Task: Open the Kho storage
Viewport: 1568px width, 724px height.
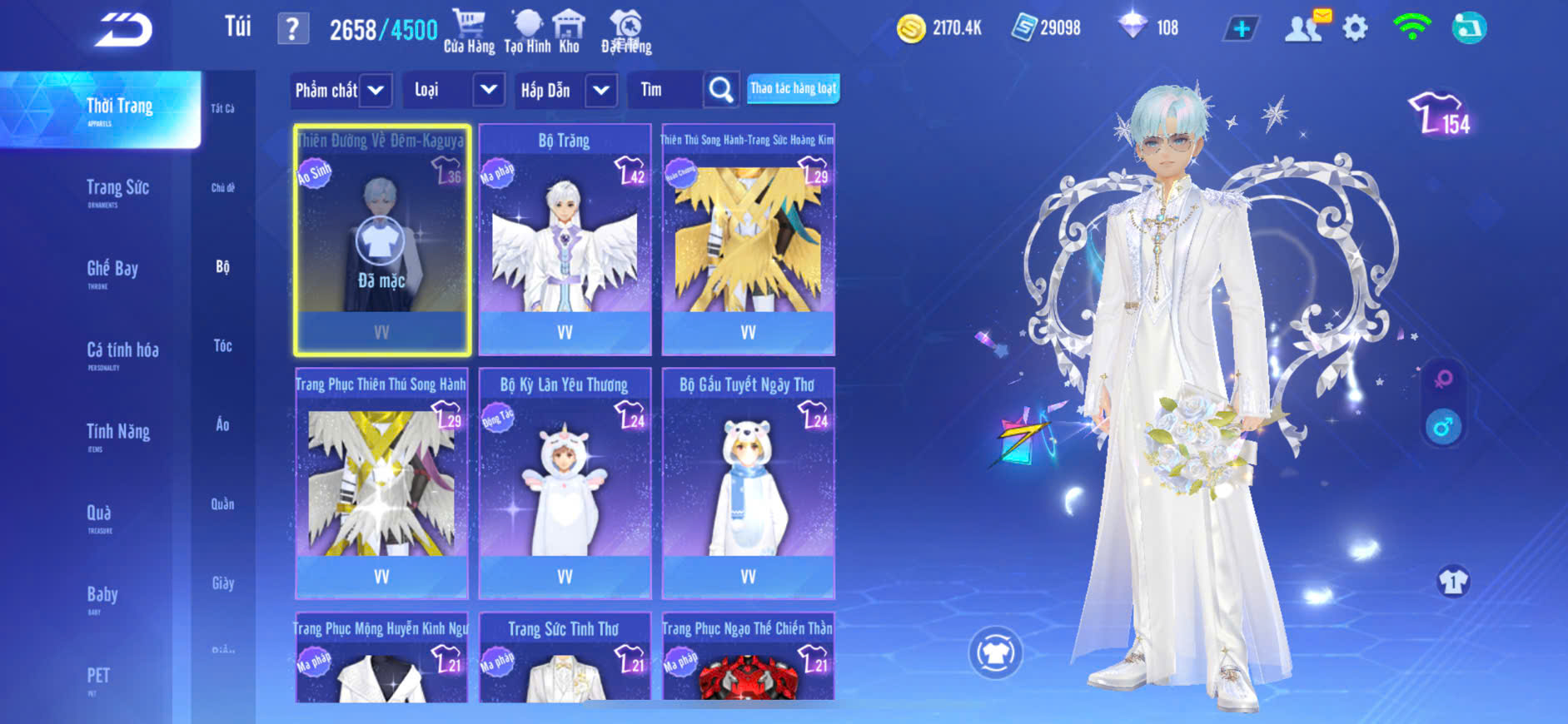Action: pyautogui.click(x=569, y=30)
